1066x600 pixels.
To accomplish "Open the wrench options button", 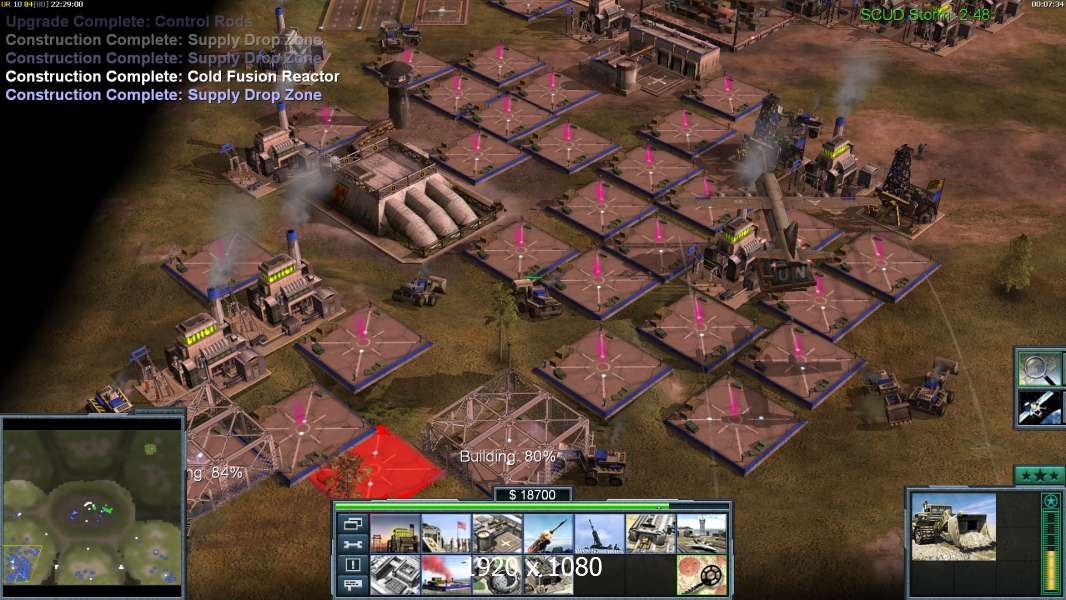I will pos(352,544).
